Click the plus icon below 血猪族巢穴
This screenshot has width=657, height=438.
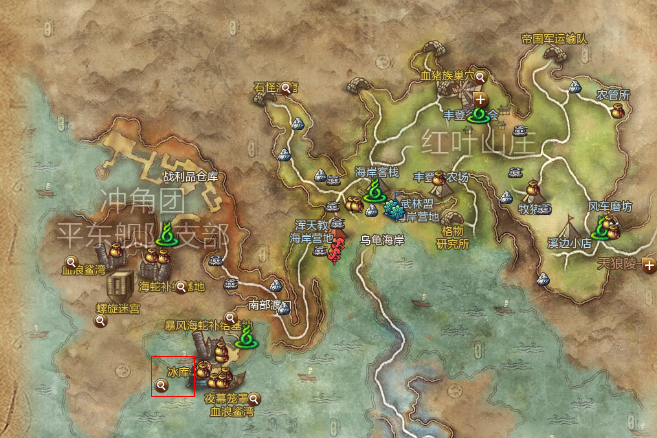[481, 100]
